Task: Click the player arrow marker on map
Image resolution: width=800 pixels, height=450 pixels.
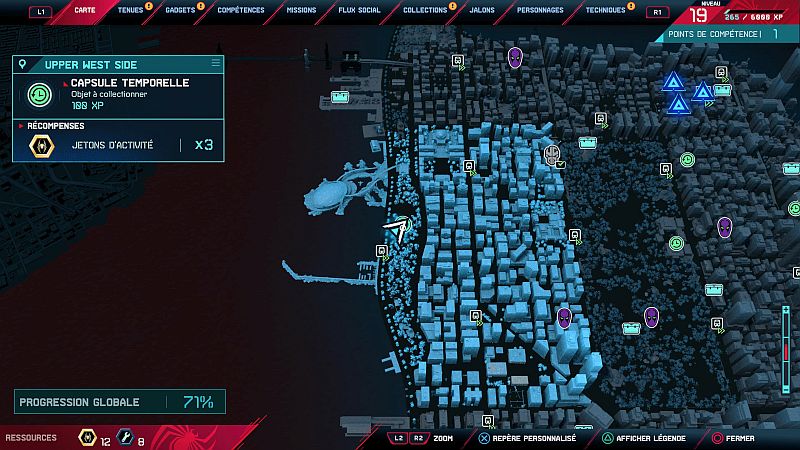Action: coord(398,232)
